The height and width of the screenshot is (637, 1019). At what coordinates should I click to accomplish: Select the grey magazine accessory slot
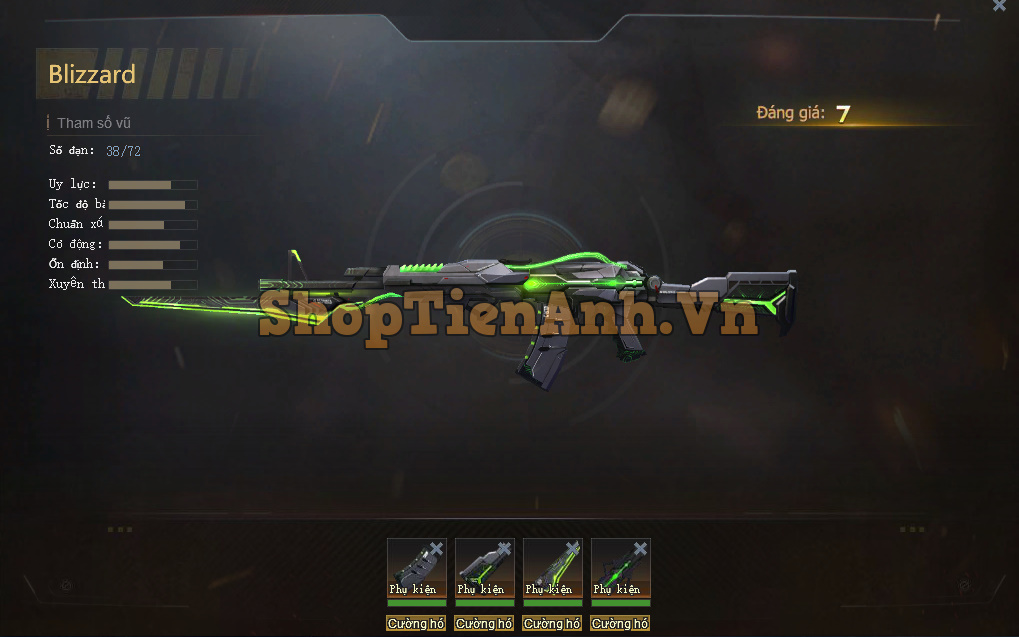(x=413, y=567)
